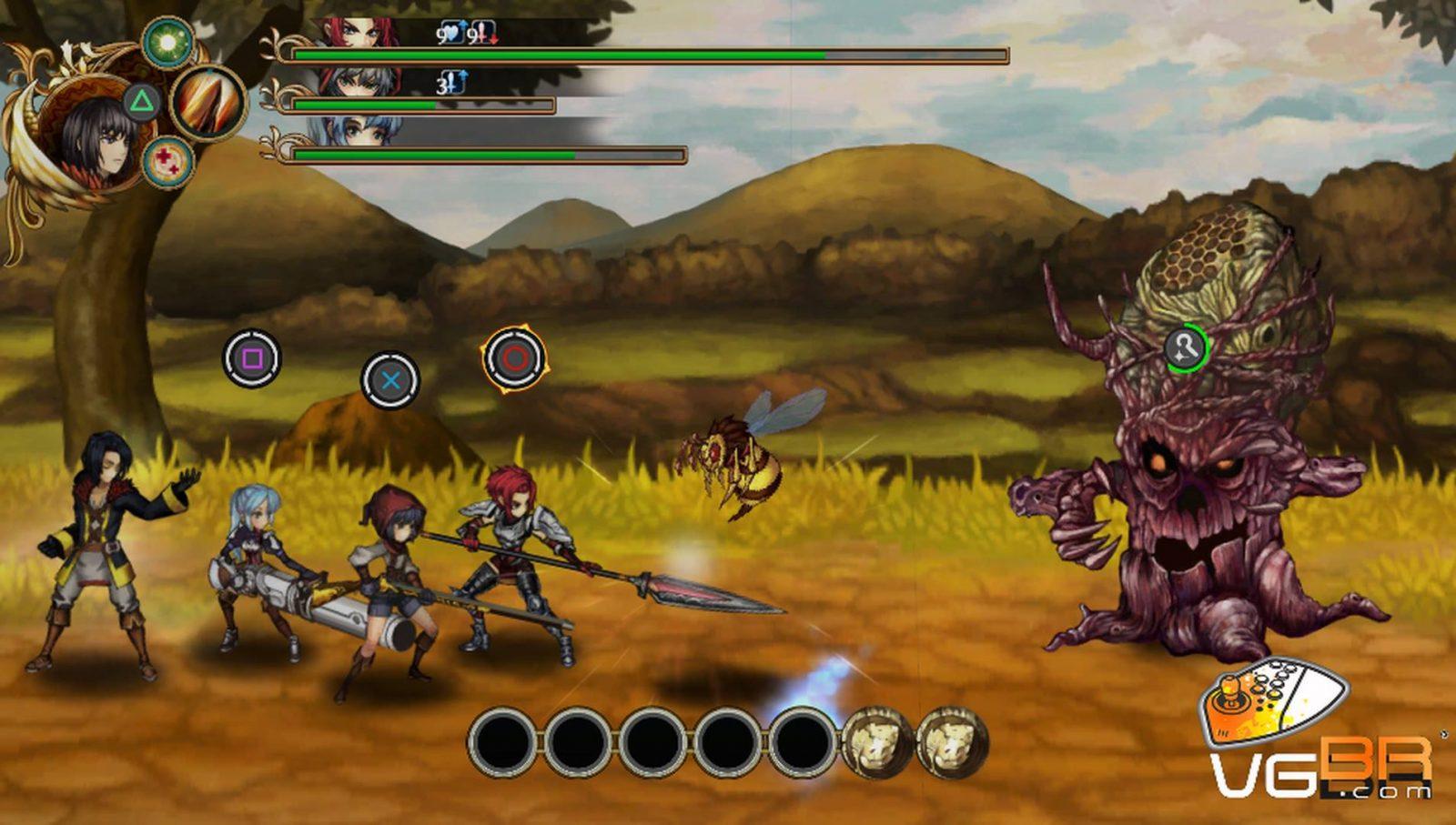
Task: Use the blade slash skill icon
Action: point(209,102)
